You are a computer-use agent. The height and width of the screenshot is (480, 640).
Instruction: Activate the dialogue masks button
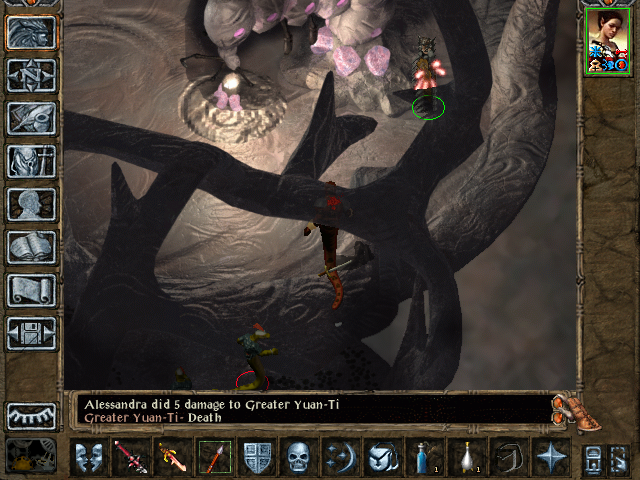(89, 458)
